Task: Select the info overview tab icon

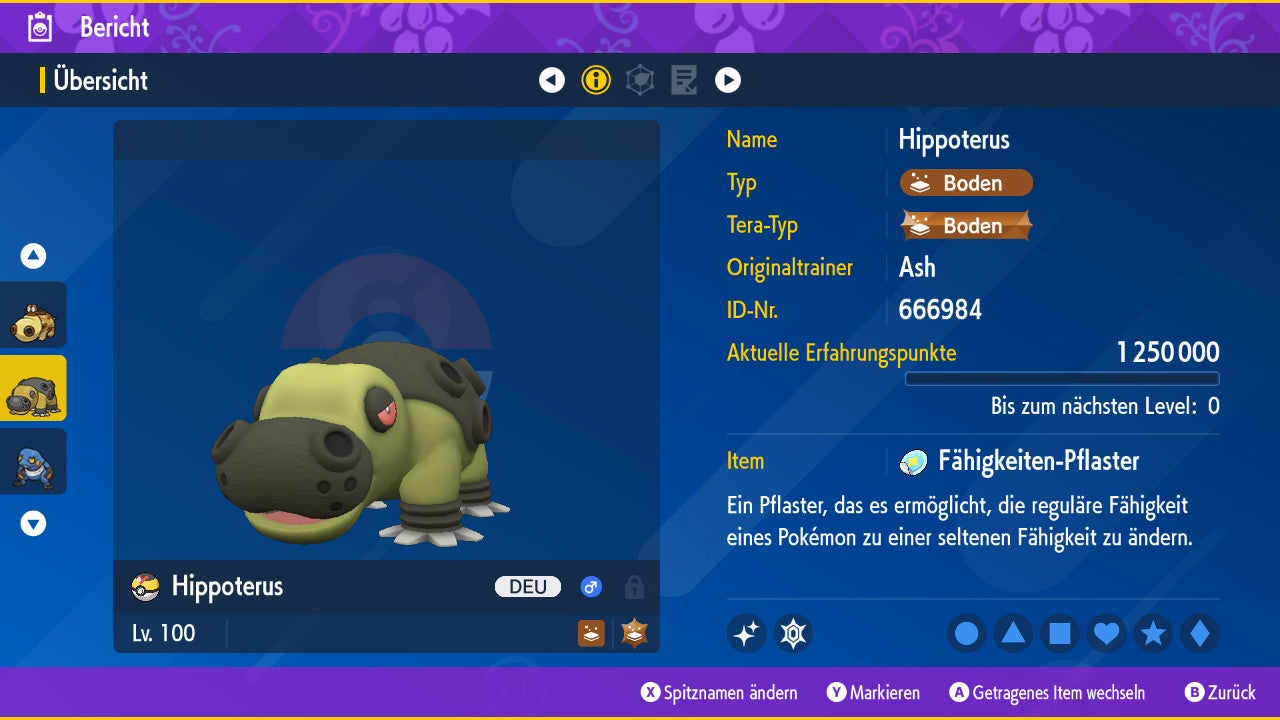Action: [x=596, y=80]
